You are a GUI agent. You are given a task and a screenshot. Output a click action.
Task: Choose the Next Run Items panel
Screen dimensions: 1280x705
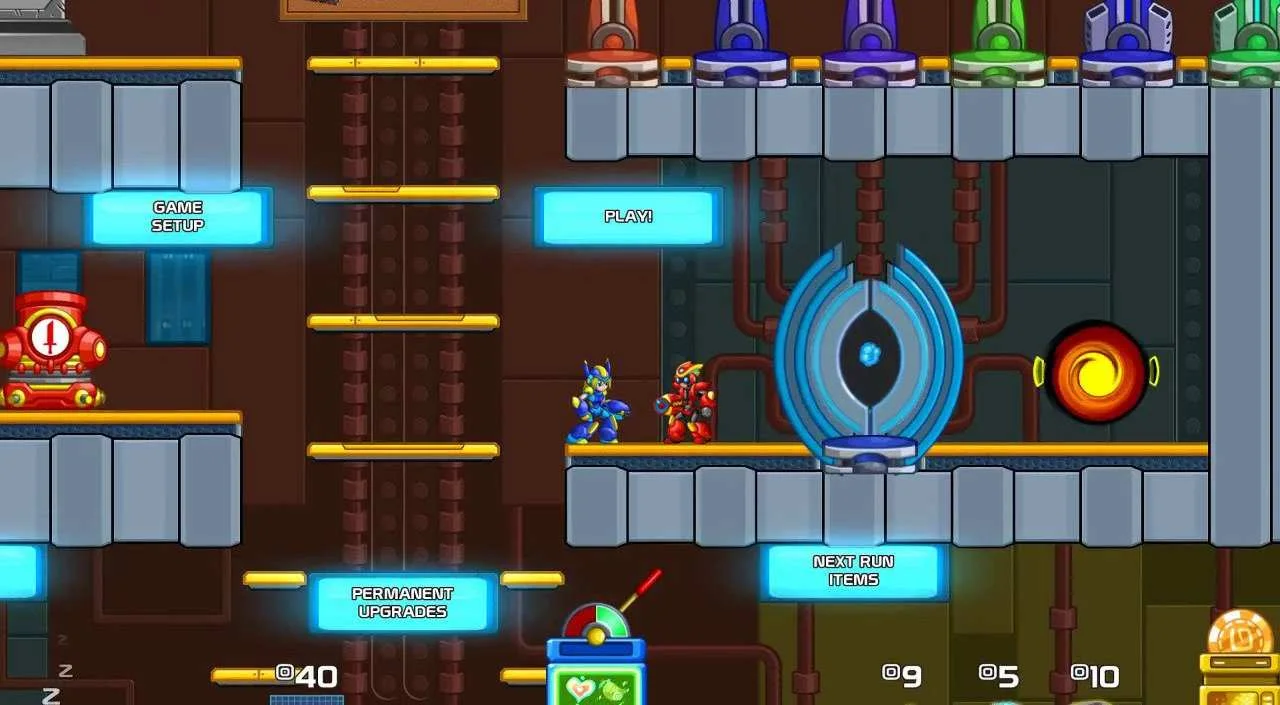pyautogui.click(x=853, y=571)
